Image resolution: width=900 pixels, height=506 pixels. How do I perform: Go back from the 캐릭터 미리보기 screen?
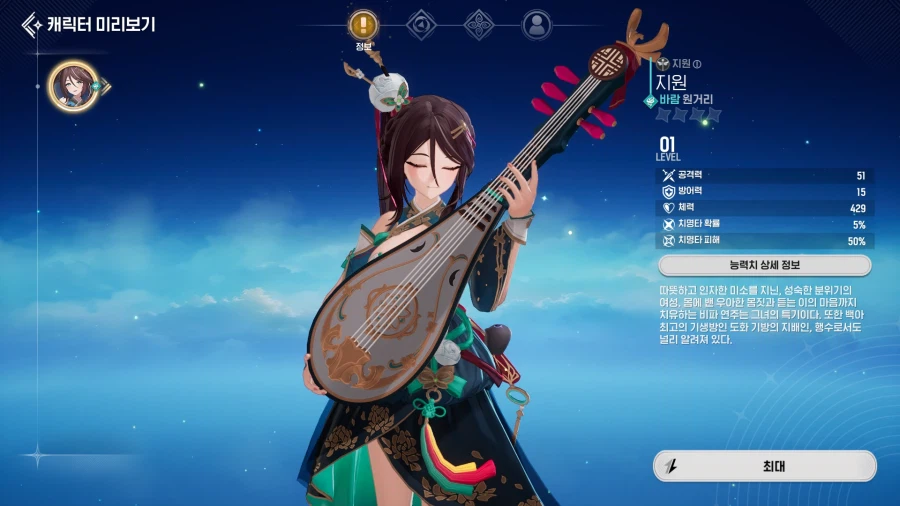tap(32, 24)
